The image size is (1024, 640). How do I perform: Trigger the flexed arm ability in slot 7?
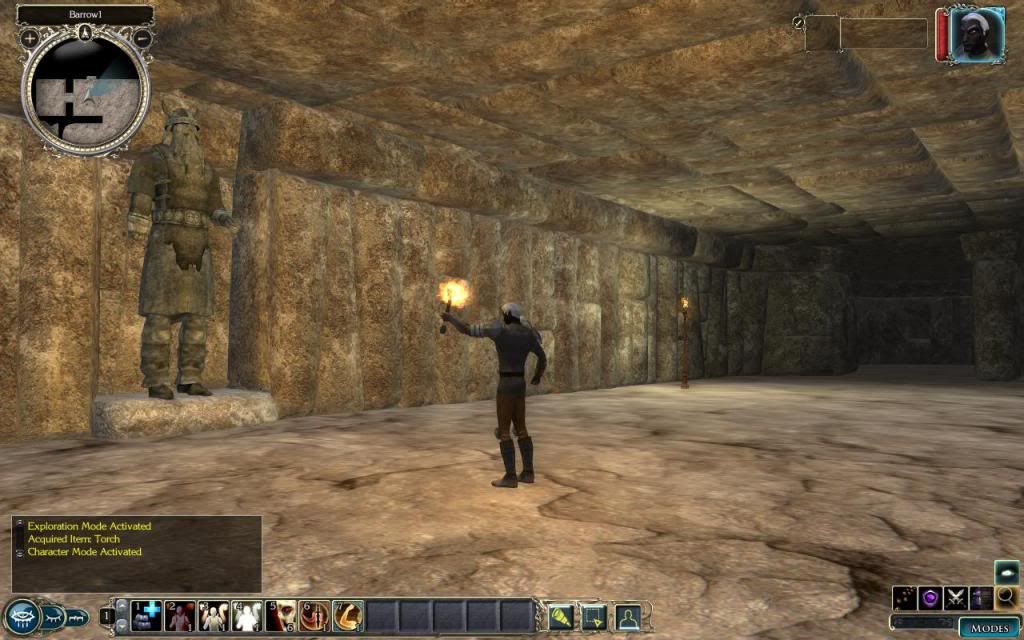pyautogui.click(x=348, y=616)
